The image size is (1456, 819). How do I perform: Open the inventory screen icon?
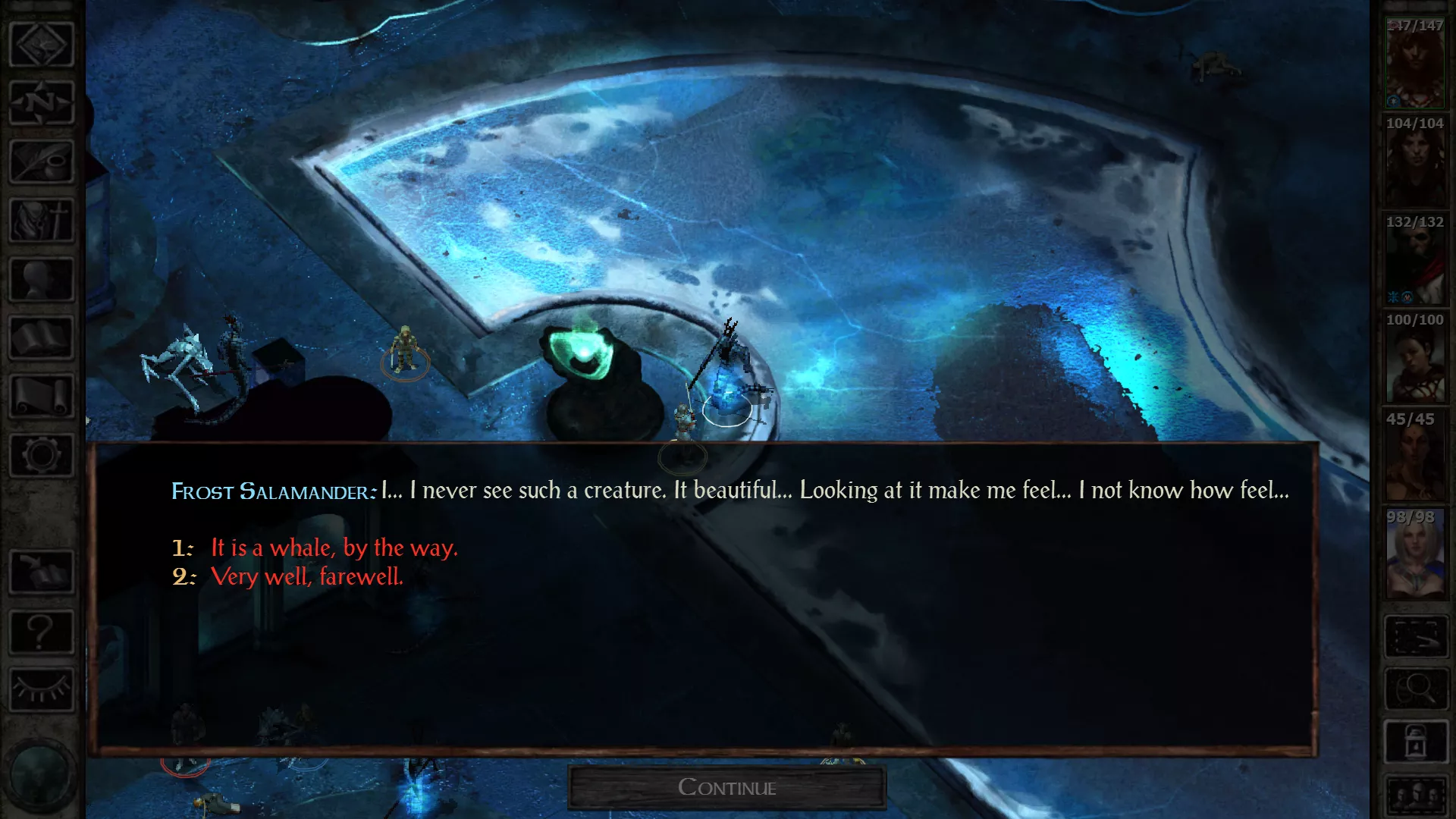pyautogui.click(x=42, y=220)
